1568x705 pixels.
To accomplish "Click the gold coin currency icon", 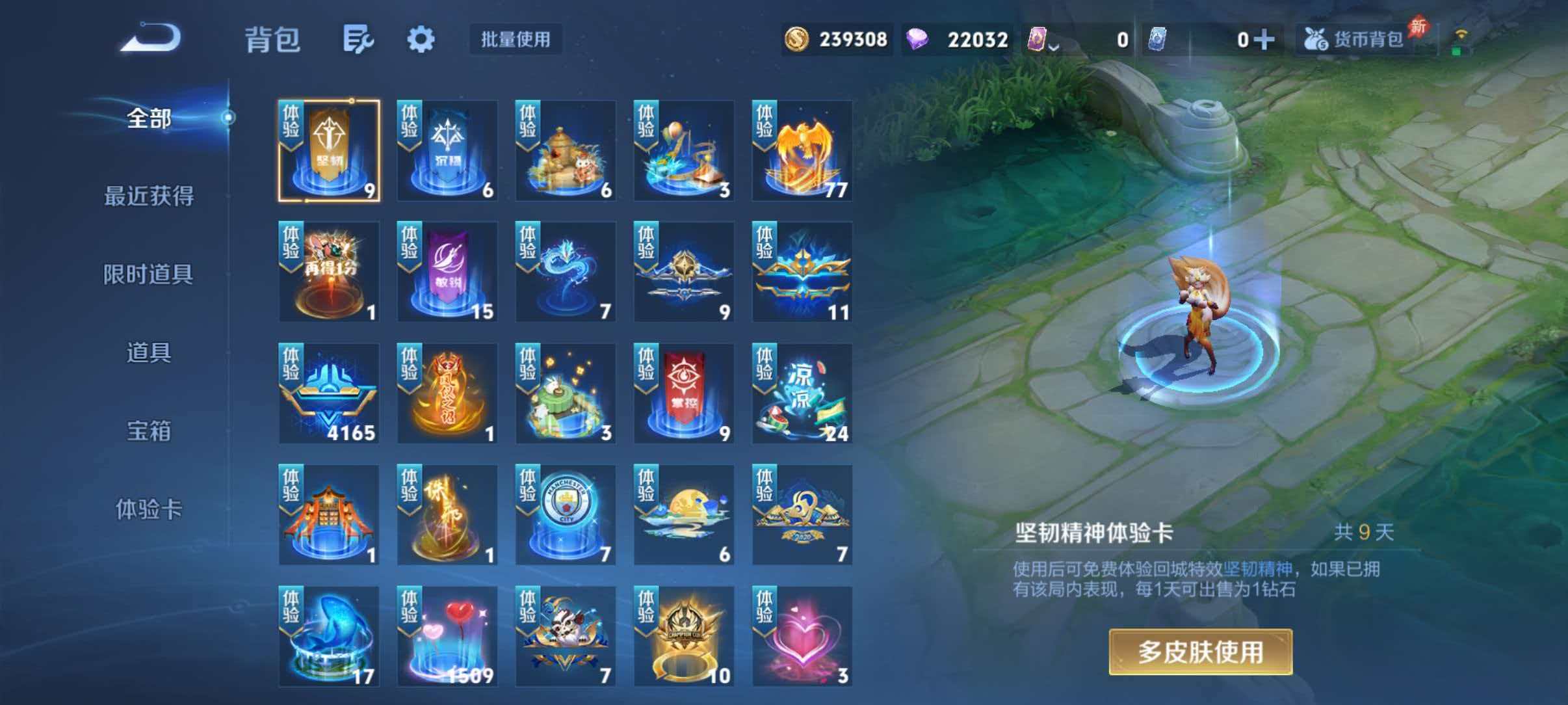I will tap(798, 39).
